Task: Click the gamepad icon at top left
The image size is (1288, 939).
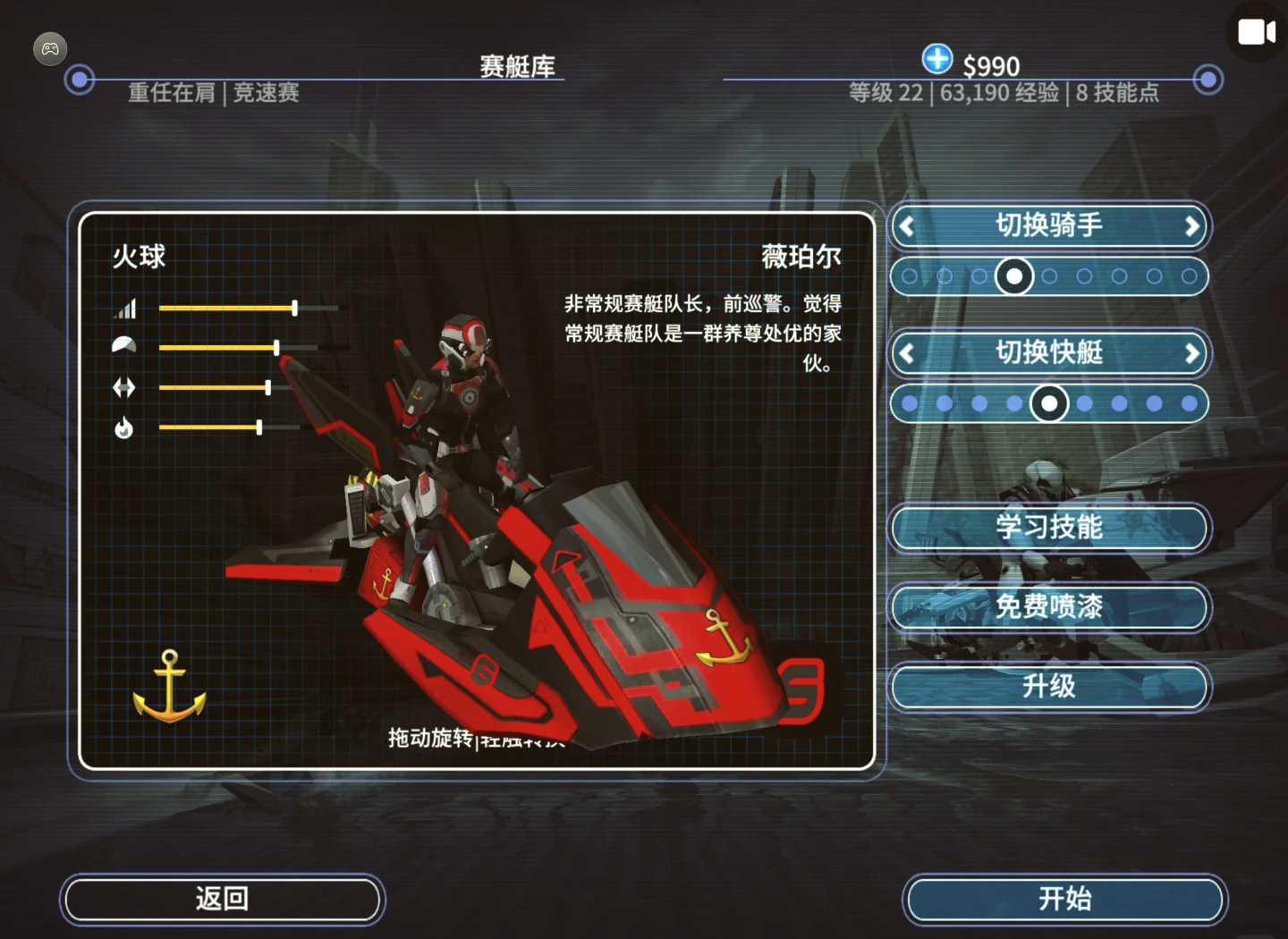Action: point(50,49)
